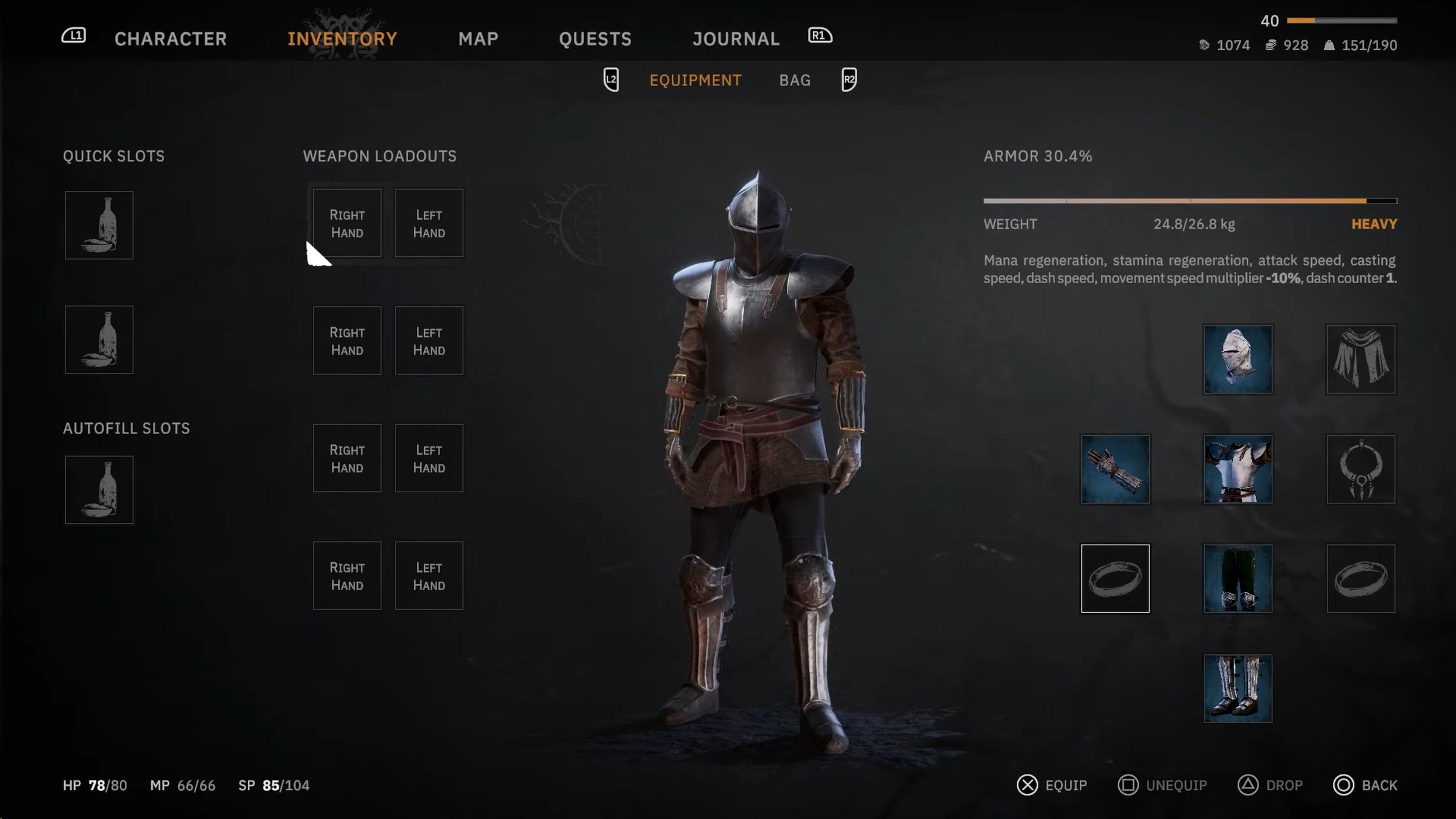Choose the equipped boots slot
The height and width of the screenshot is (819, 1456).
pyautogui.click(x=1238, y=688)
